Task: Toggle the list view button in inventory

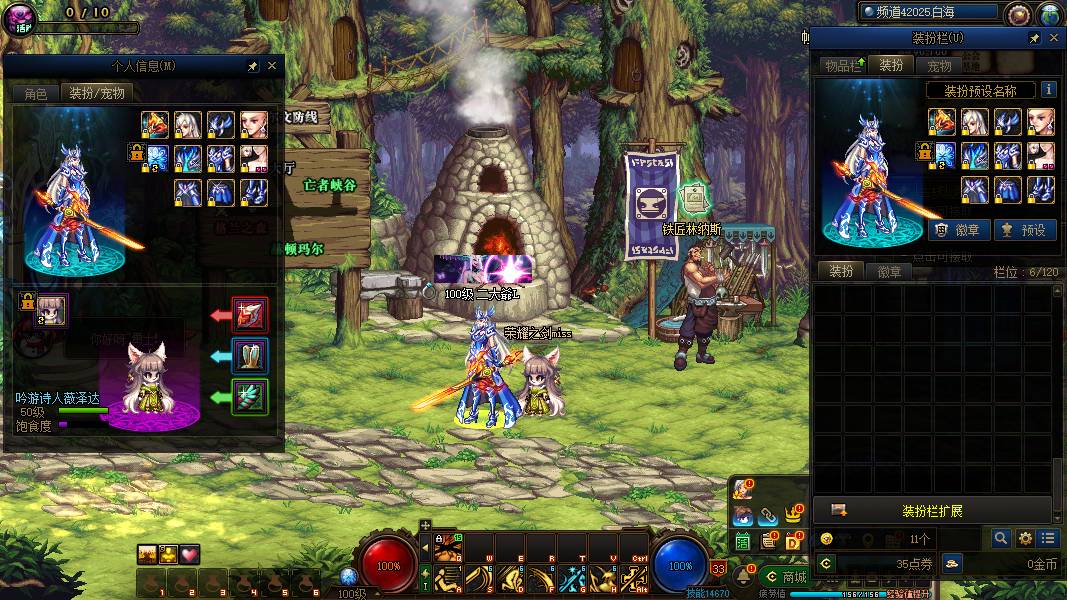Action: pyautogui.click(x=1047, y=538)
